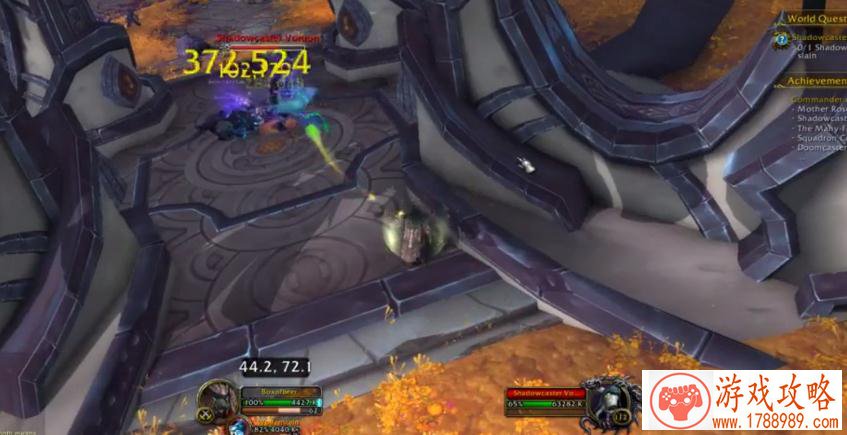Open the World Quests tracker header
The image size is (847, 435).
[817, 18]
